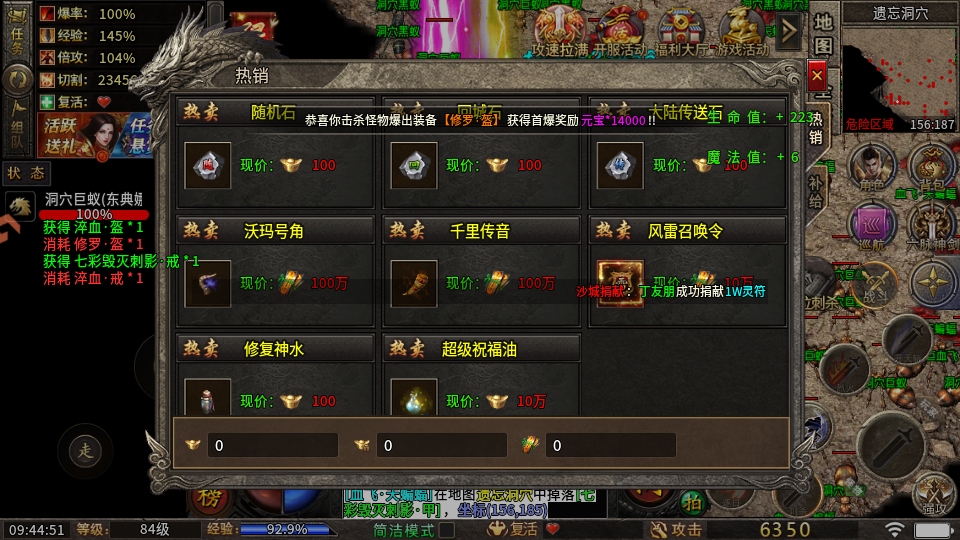Toggle the 简洁模式 checkbox
The width and height of the screenshot is (960, 540).
pos(447,530)
